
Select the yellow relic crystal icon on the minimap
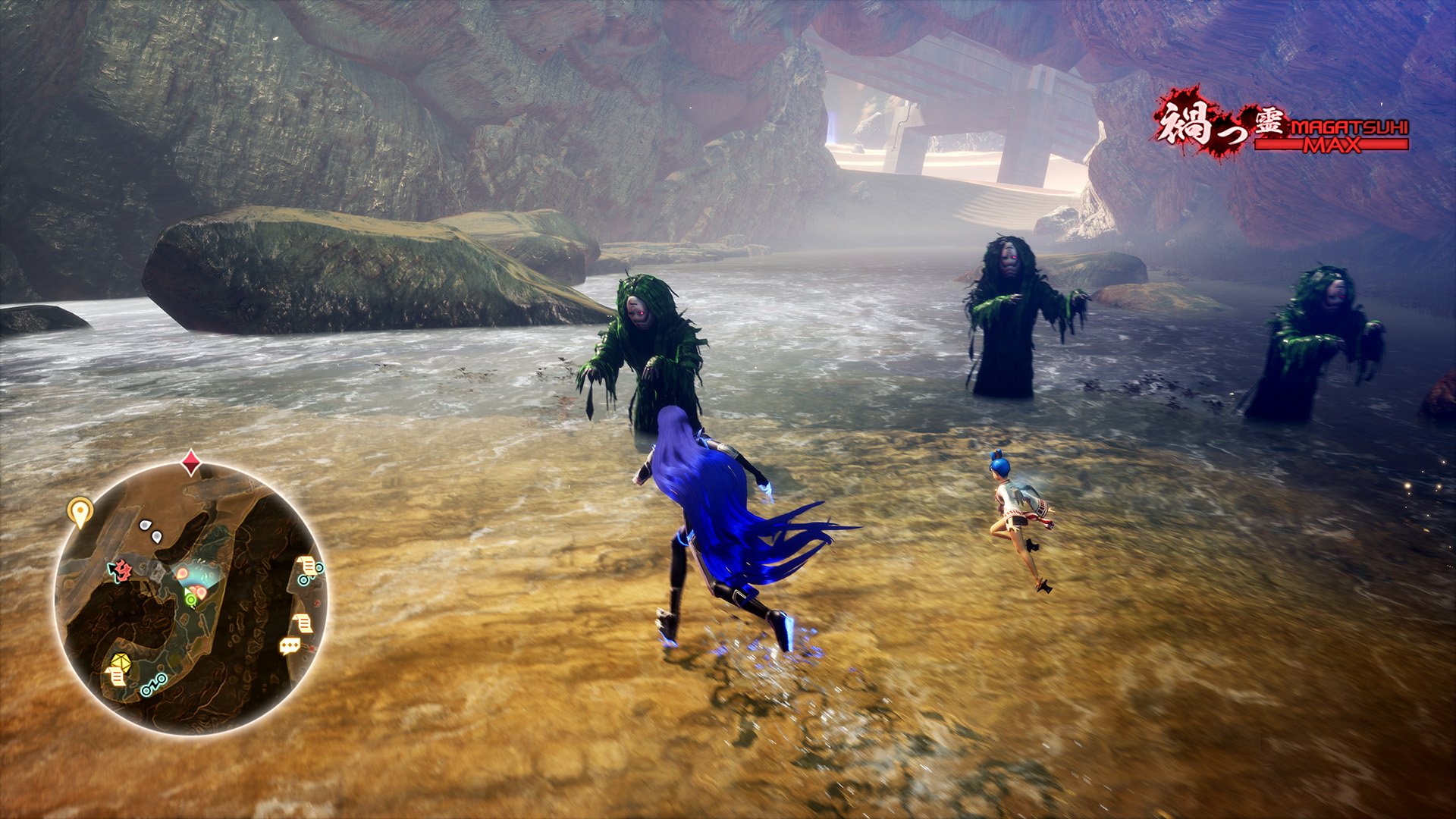coord(120,662)
